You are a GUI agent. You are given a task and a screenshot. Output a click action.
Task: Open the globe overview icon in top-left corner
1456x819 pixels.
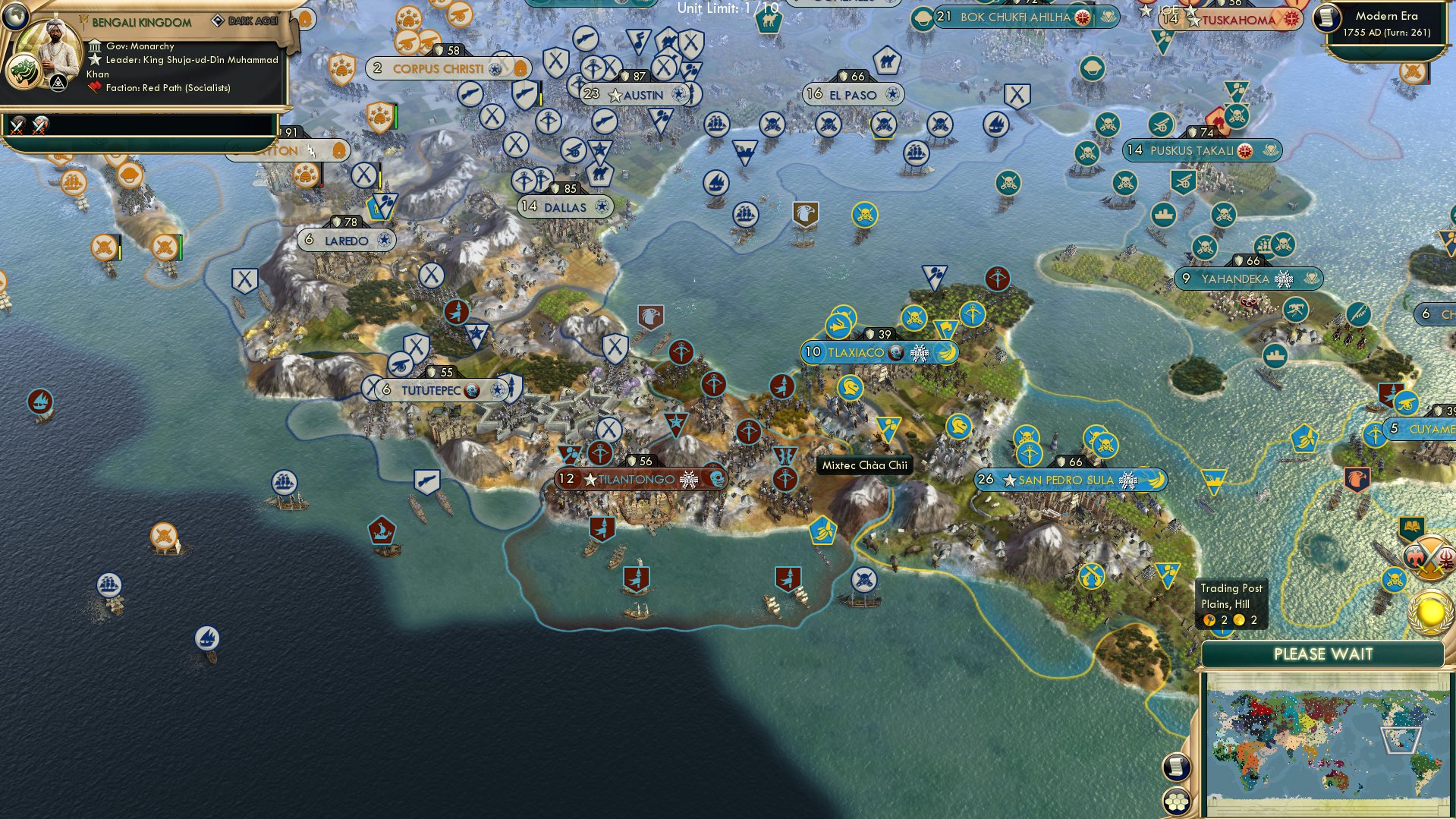(14, 16)
